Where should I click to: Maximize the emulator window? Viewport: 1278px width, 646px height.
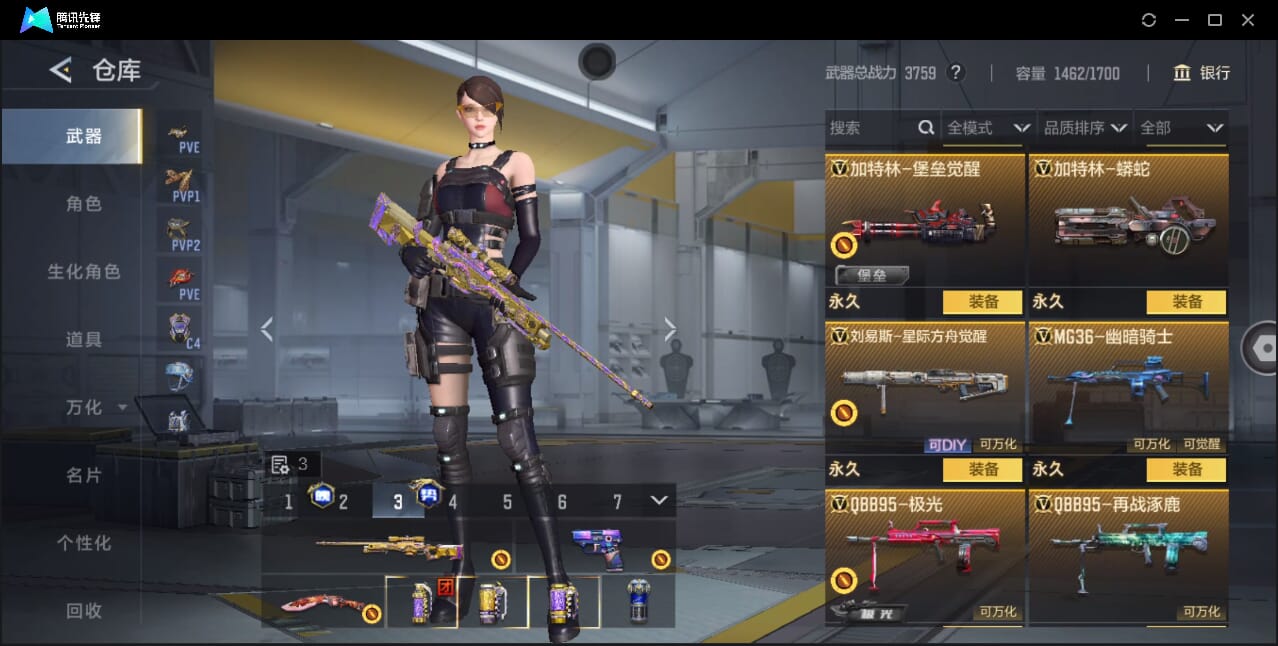click(x=1215, y=20)
